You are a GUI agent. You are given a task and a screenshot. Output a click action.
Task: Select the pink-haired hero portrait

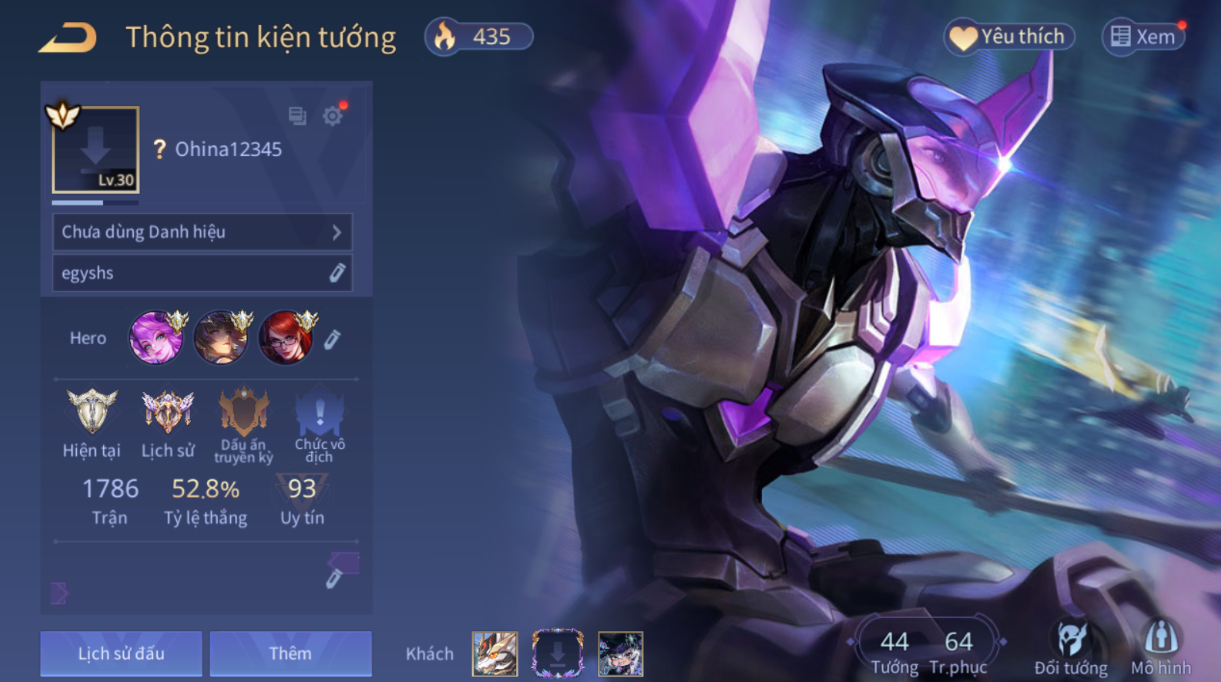coord(156,338)
